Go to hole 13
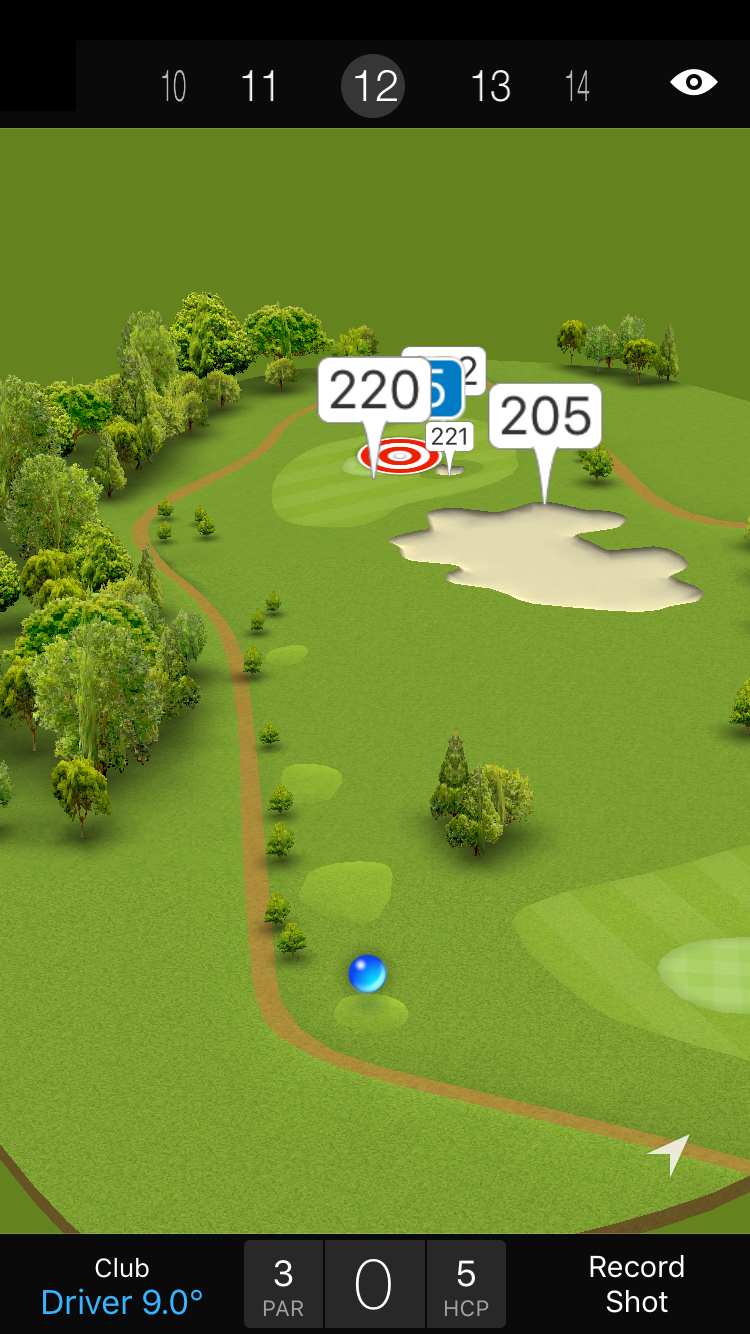Image resolution: width=750 pixels, height=1334 pixels. pos(490,87)
